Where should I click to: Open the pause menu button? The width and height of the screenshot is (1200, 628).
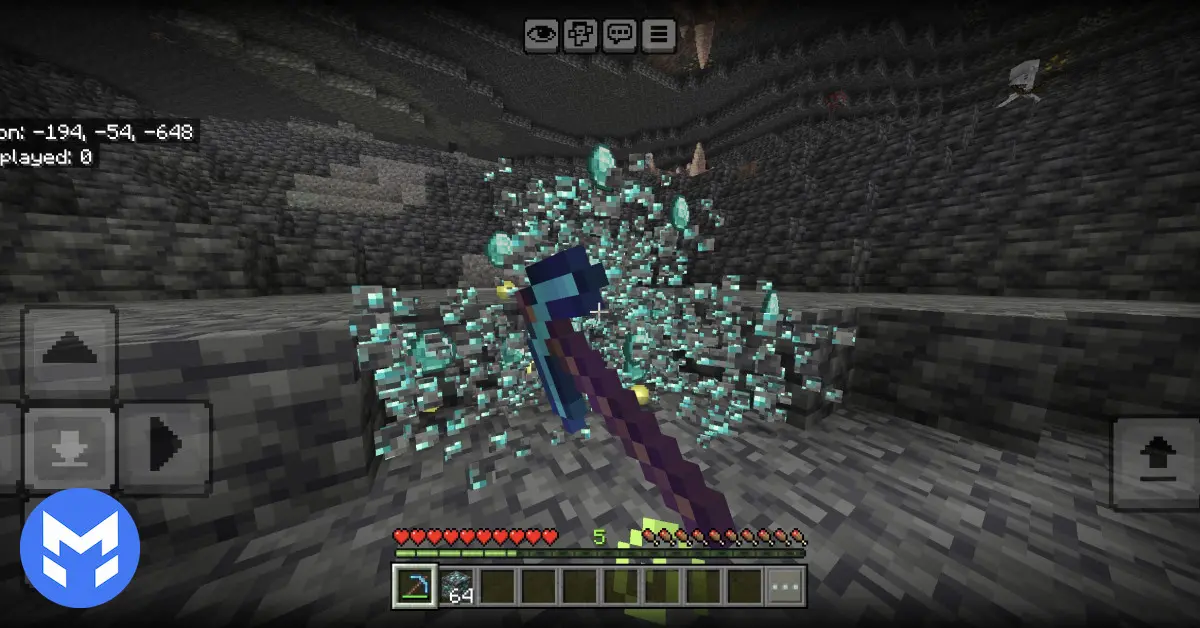(x=659, y=34)
